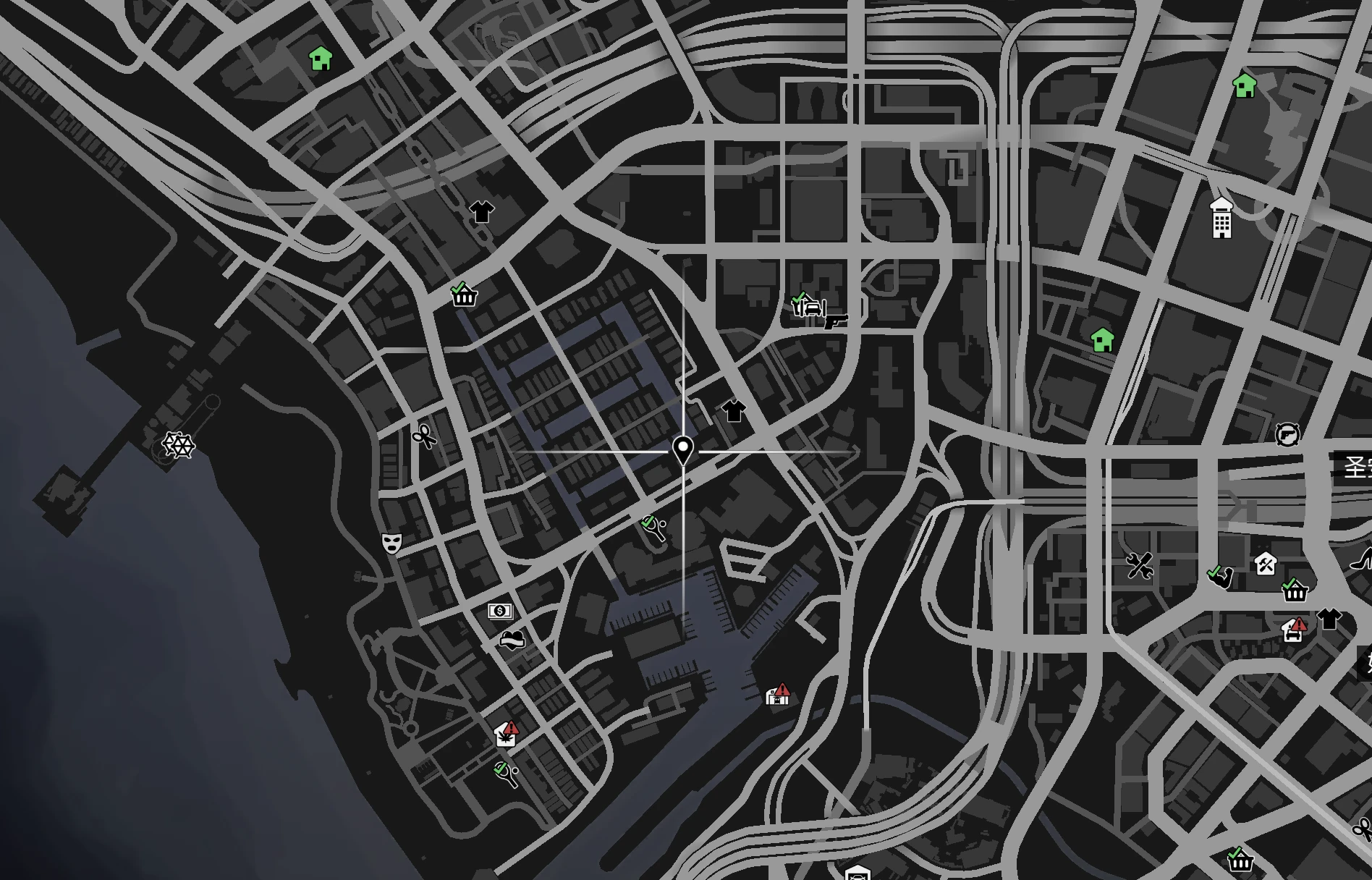Choose the crossed wrench and screwdriver icon

coord(1139,566)
